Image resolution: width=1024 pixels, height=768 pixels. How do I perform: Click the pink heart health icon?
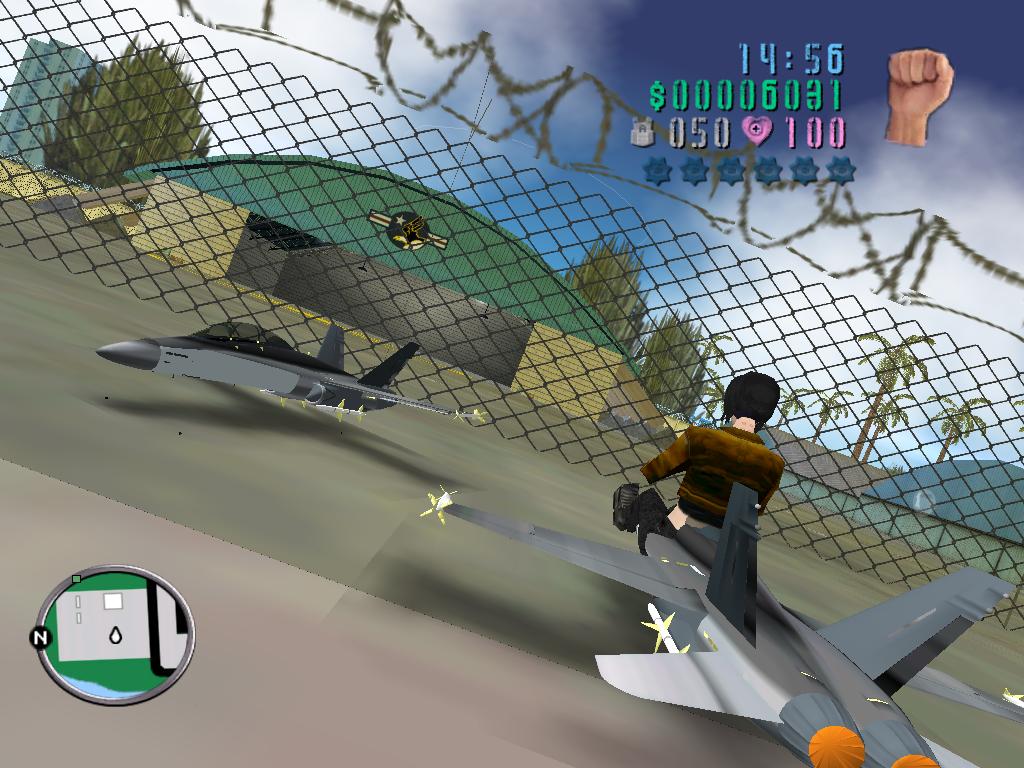pos(758,132)
